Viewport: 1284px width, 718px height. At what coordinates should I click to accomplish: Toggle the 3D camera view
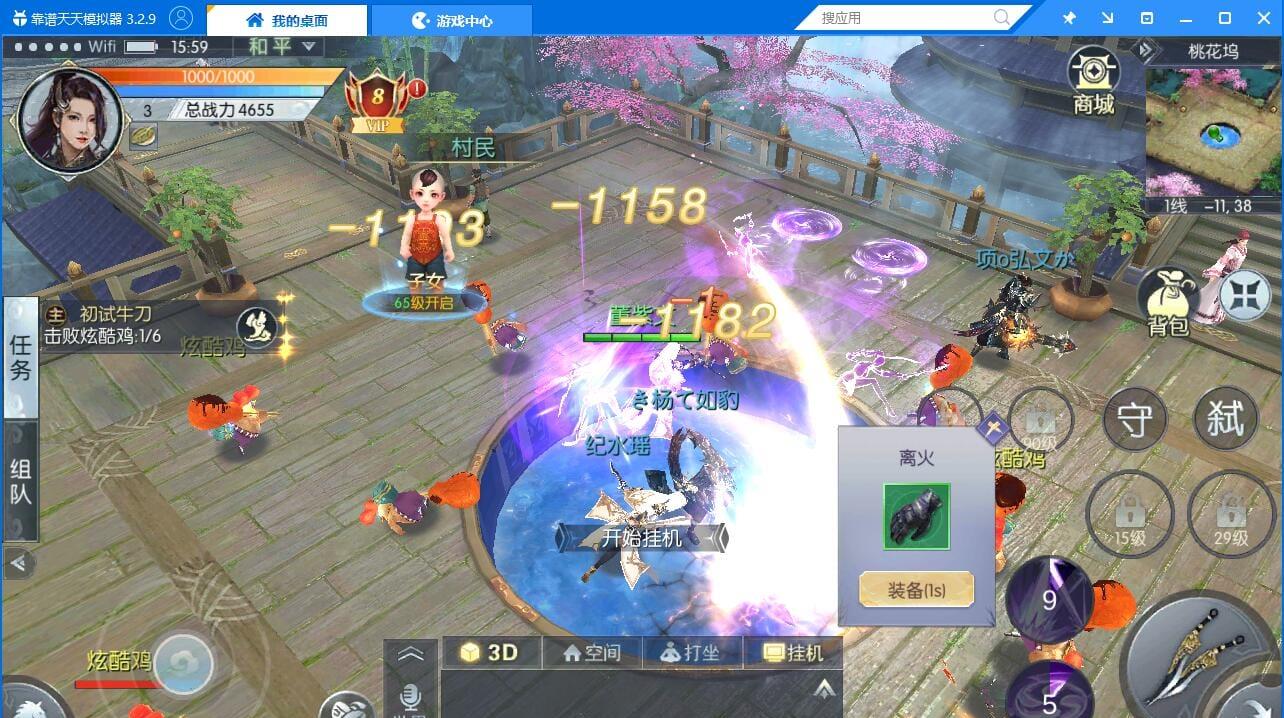pos(489,653)
